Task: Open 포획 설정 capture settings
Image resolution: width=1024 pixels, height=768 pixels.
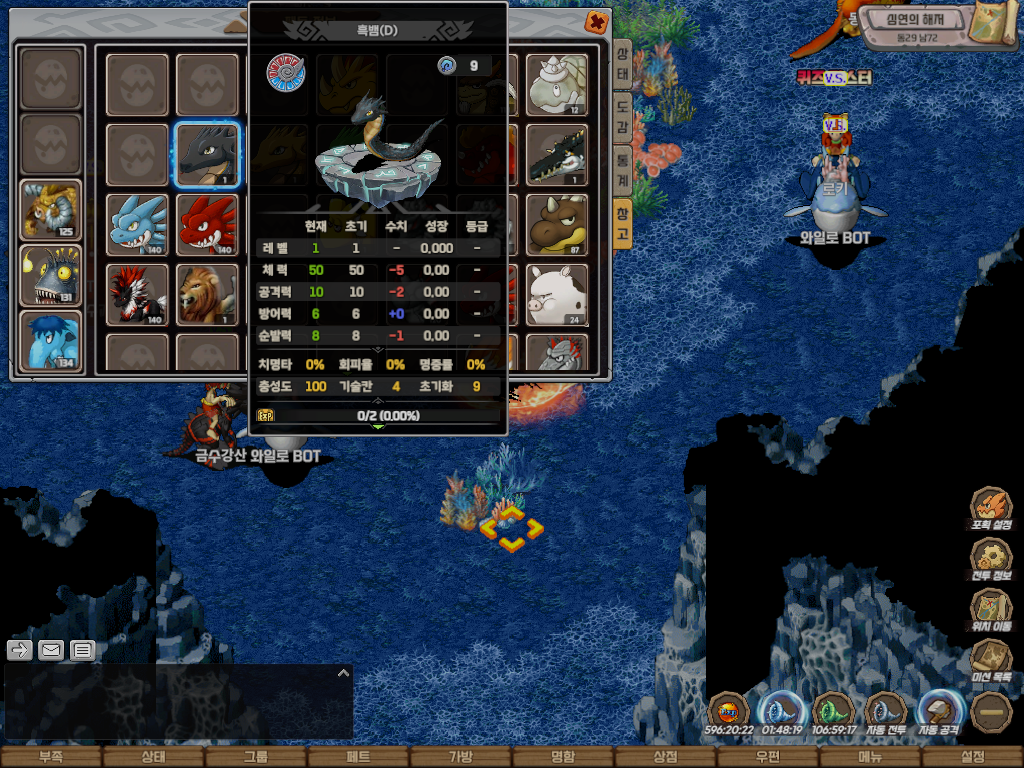Action: 991,508
